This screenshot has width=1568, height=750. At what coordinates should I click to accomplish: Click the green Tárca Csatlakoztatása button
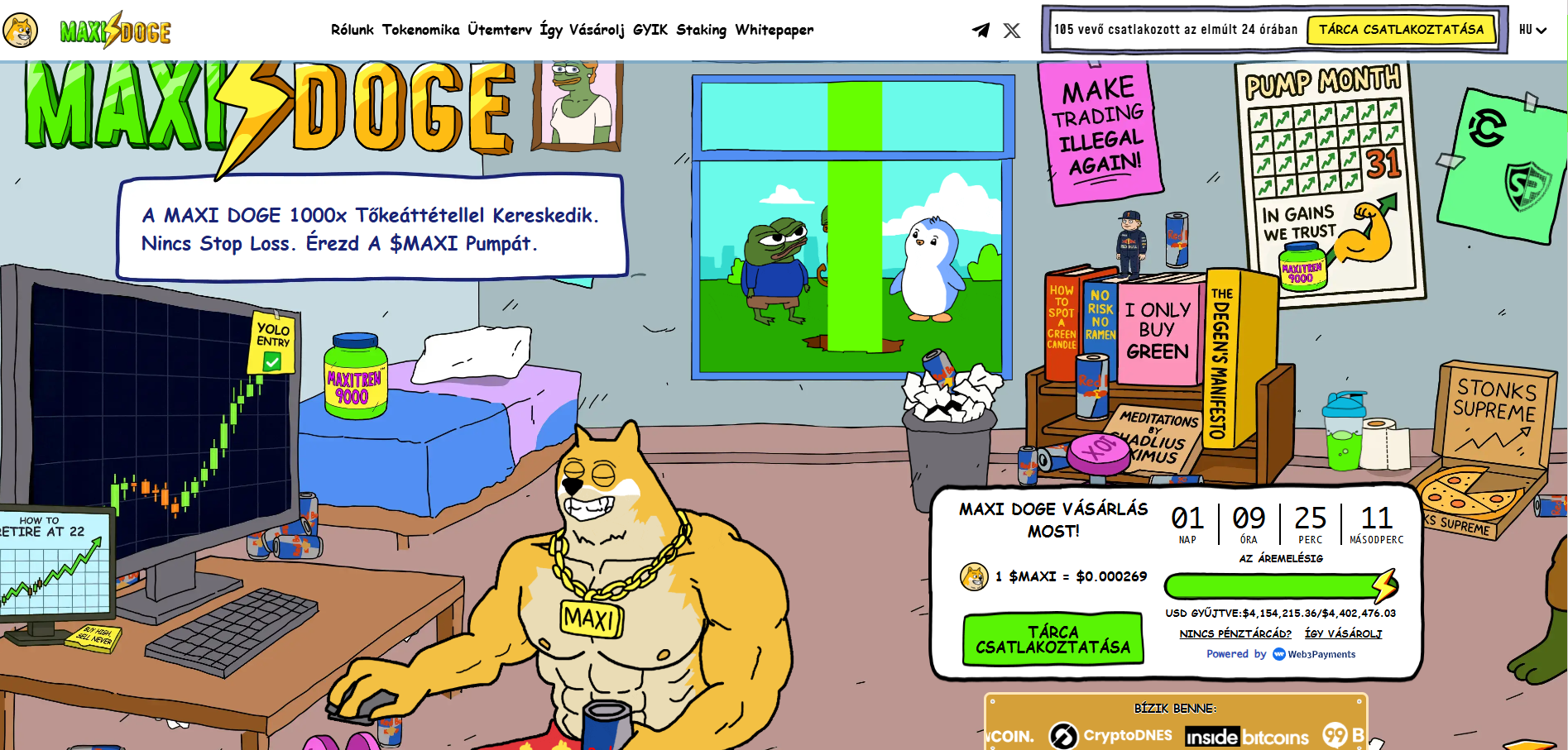[1053, 639]
